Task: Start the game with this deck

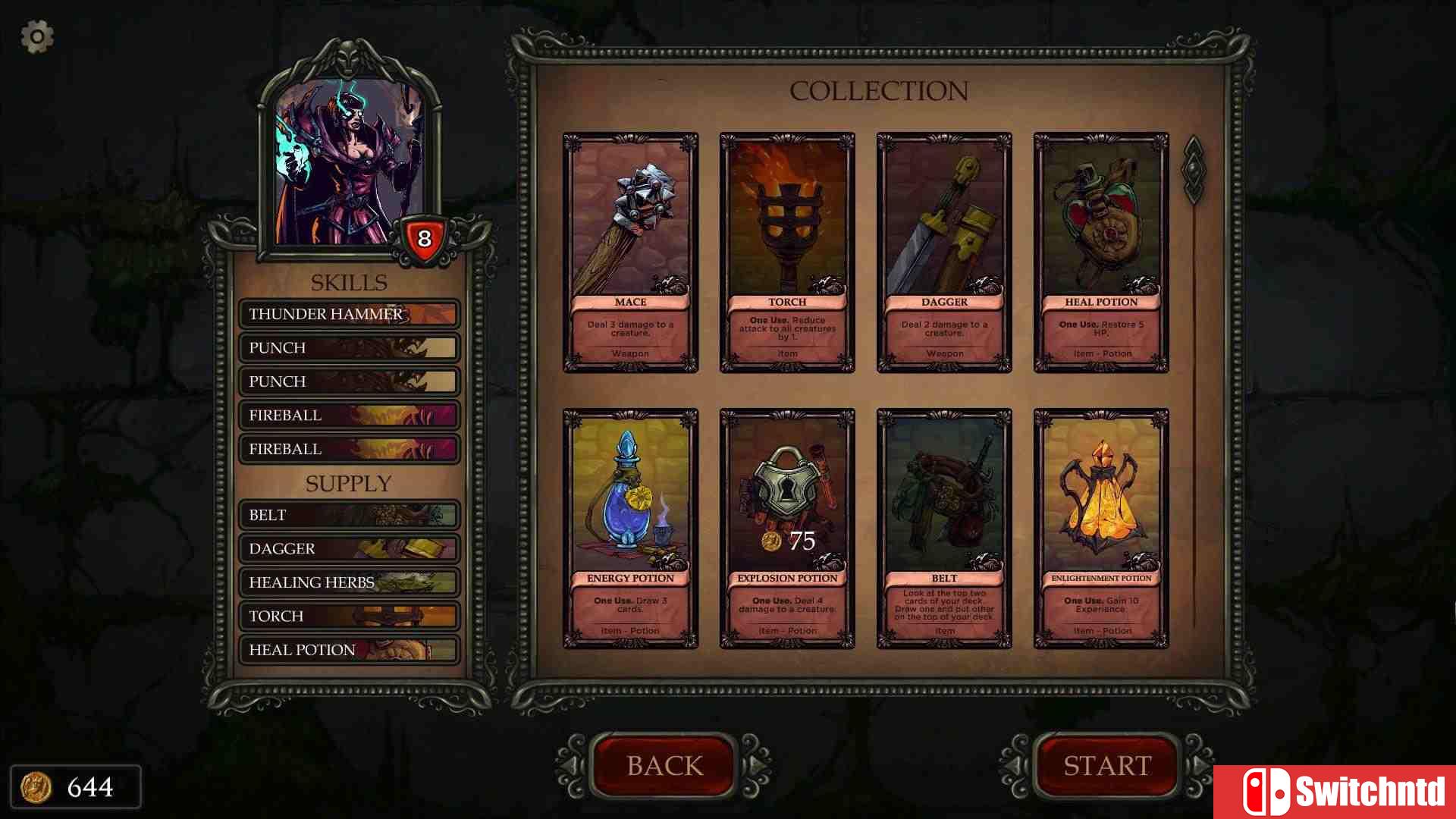Action: (1107, 766)
